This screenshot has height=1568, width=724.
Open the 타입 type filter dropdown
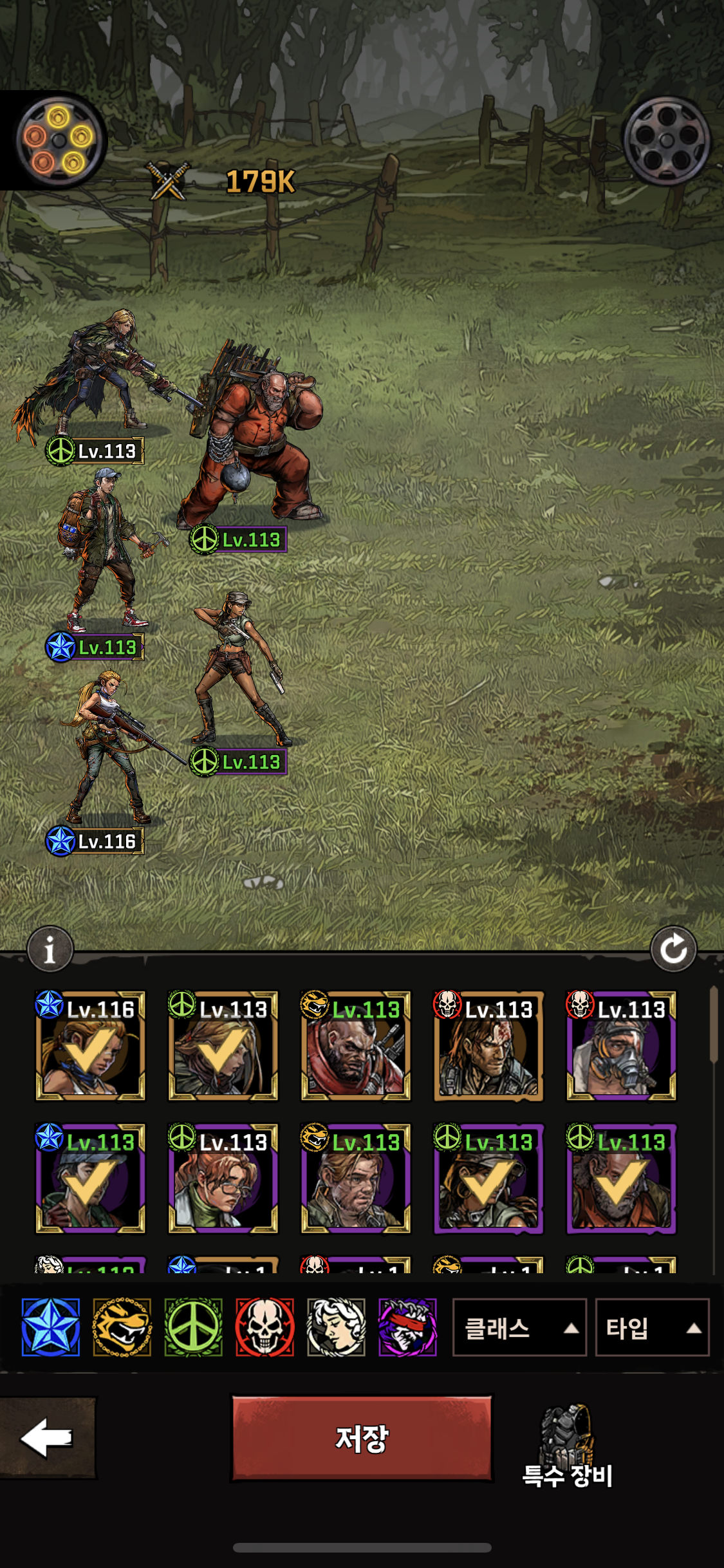[x=651, y=1327]
